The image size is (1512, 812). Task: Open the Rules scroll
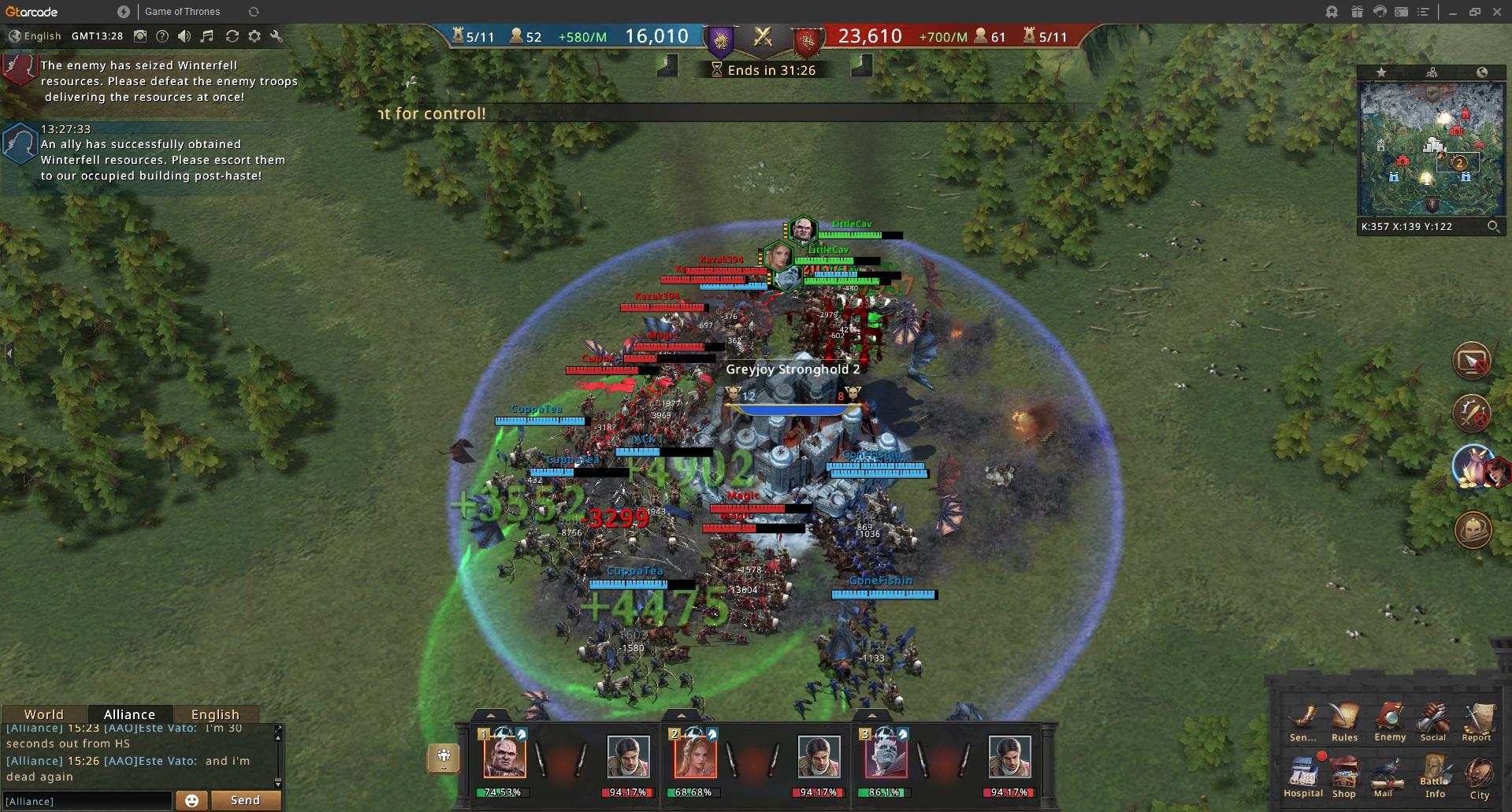click(x=1344, y=720)
